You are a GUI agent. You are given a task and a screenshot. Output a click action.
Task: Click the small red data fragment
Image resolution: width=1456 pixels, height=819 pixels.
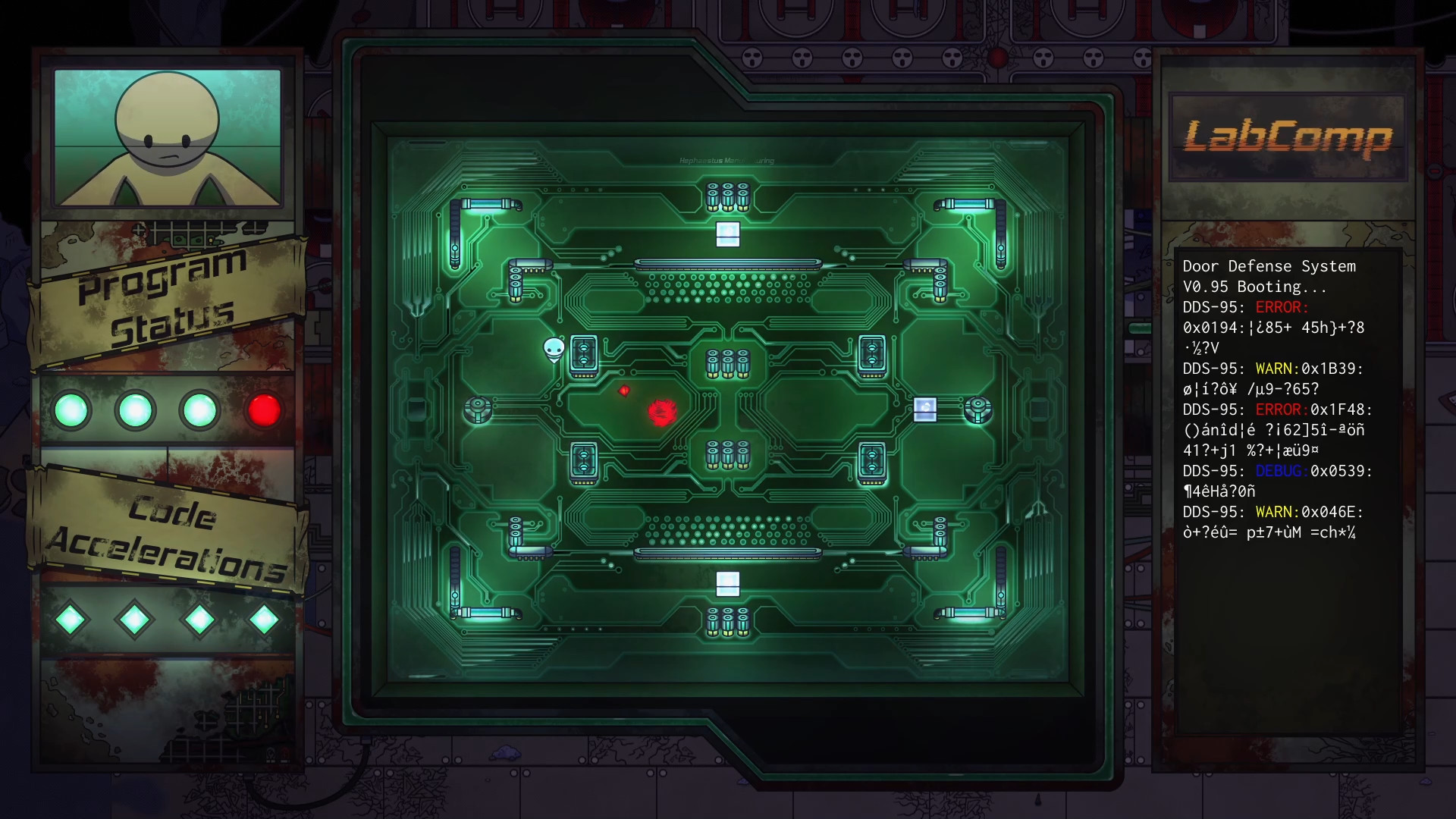pos(624,391)
